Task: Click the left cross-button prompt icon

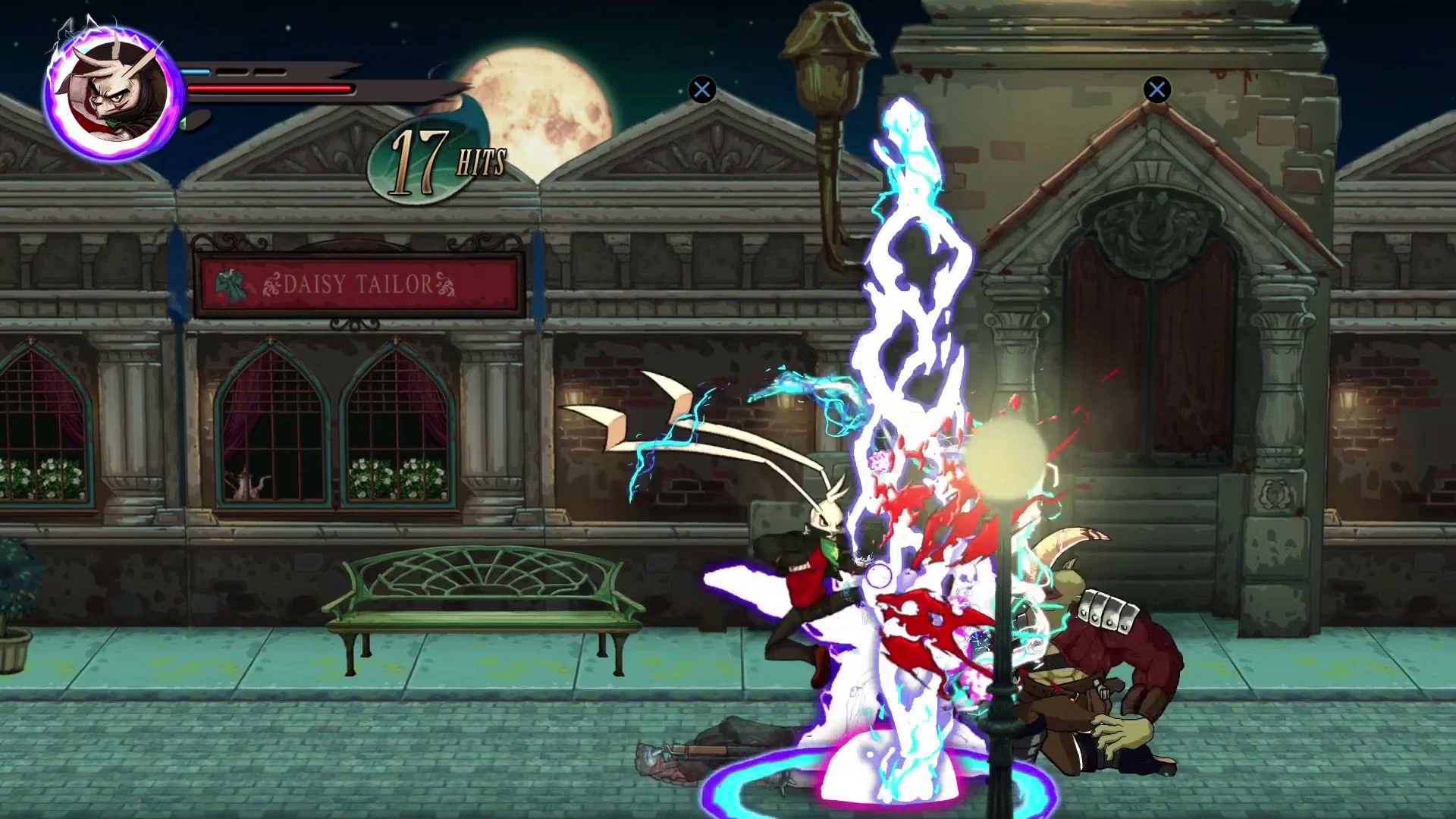Action: (x=701, y=89)
